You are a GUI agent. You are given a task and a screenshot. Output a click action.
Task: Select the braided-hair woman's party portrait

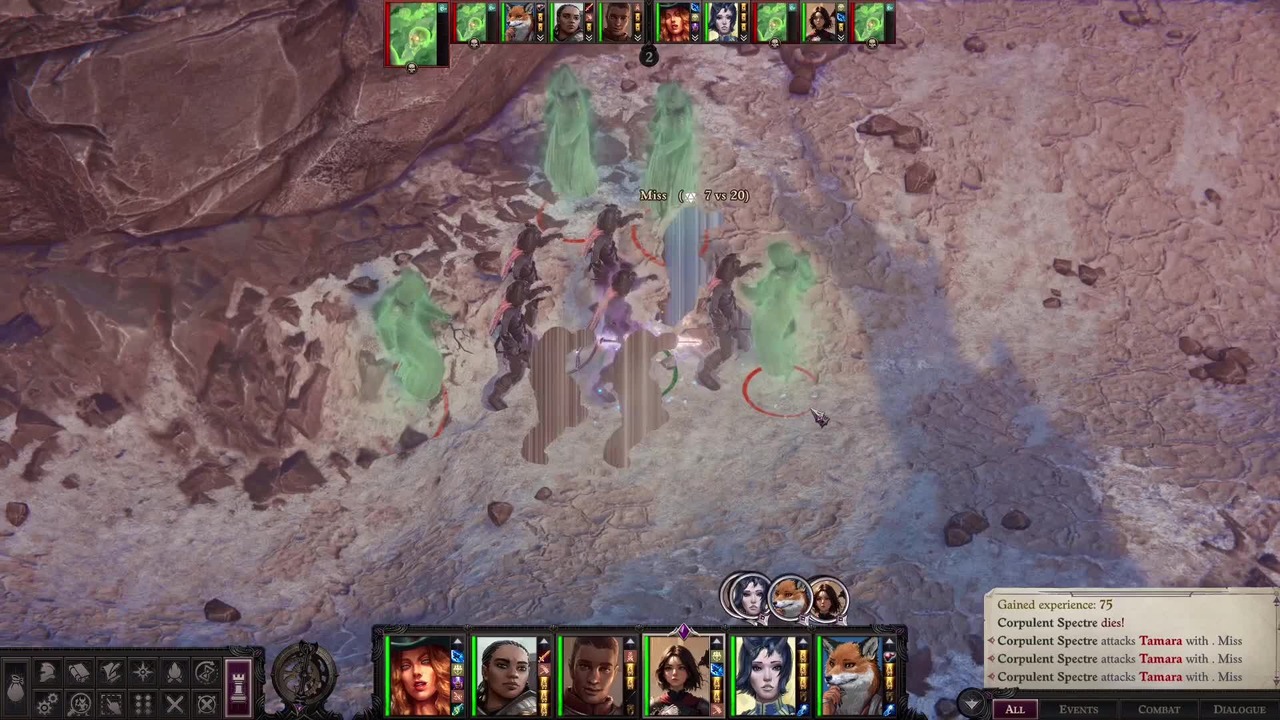point(506,677)
